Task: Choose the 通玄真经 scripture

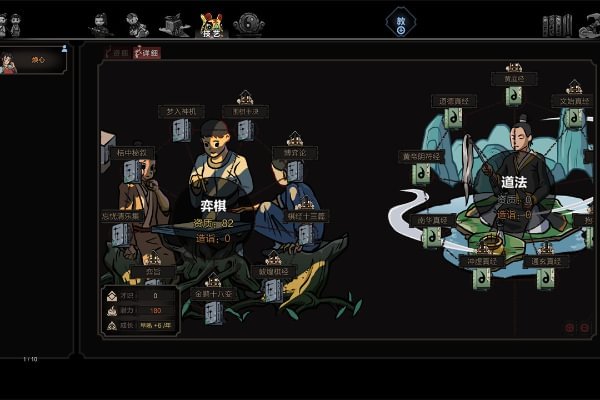Action: pyautogui.click(x=545, y=278)
